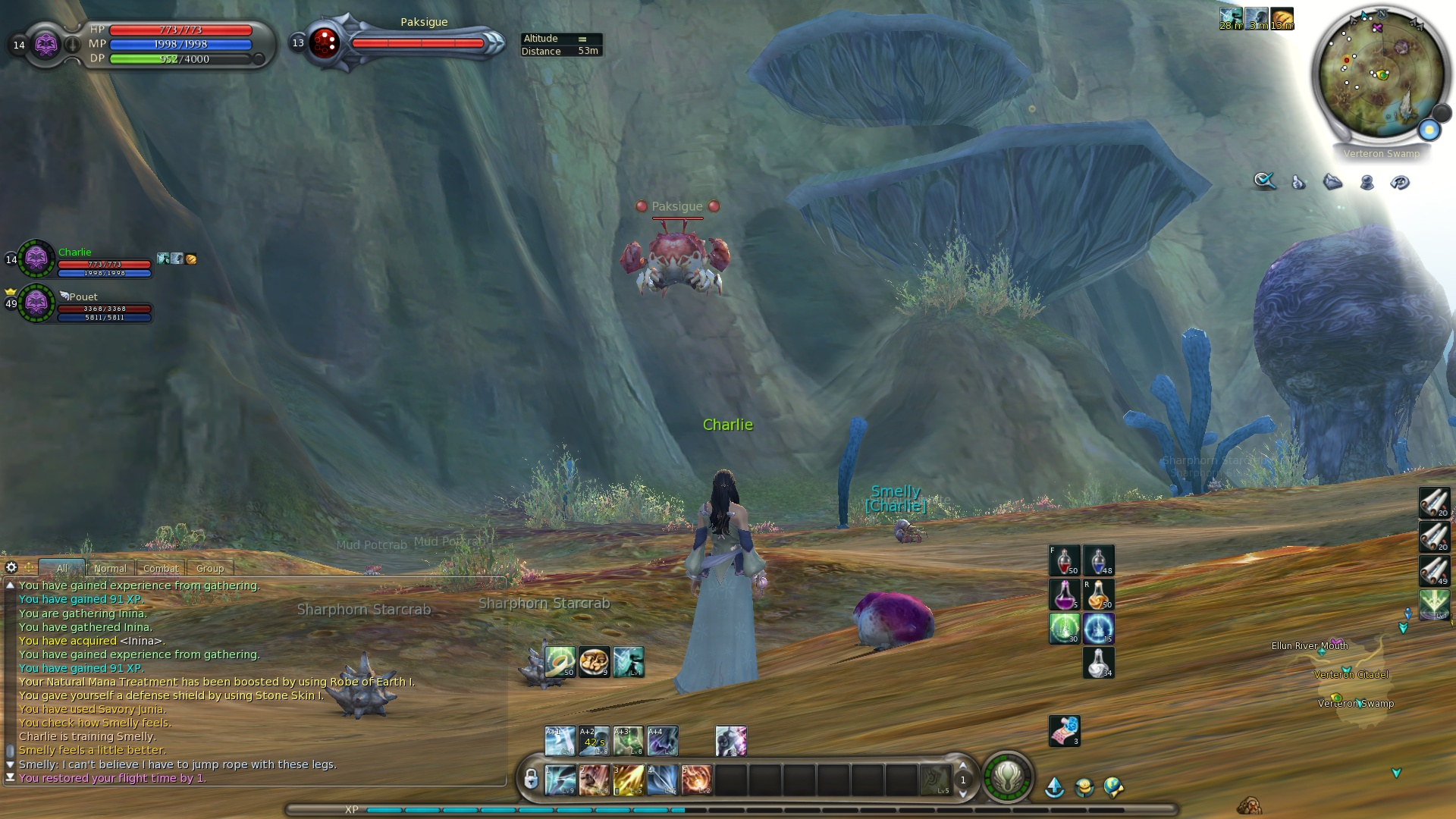Activate quickbar skill in slot 1

click(560, 780)
